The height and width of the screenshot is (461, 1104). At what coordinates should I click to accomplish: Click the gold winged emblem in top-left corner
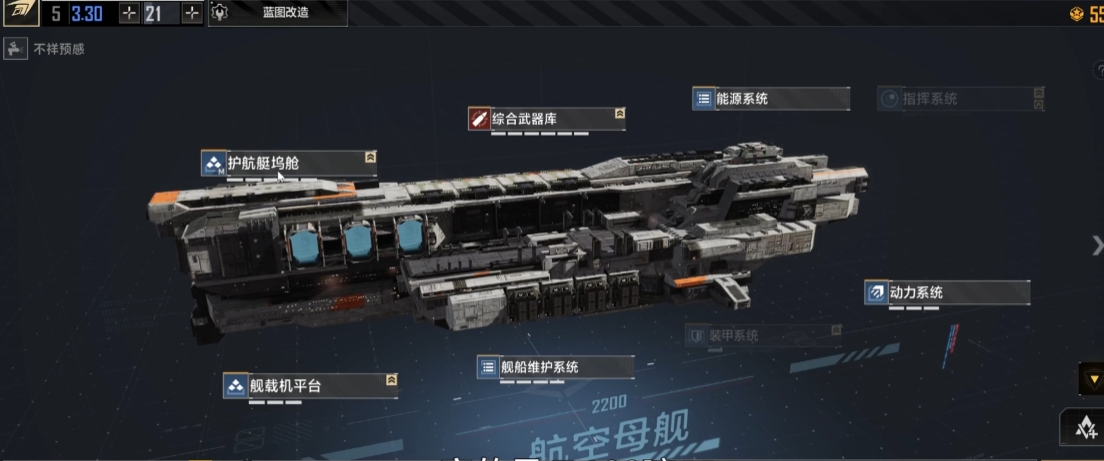pyautogui.click(x=19, y=13)
